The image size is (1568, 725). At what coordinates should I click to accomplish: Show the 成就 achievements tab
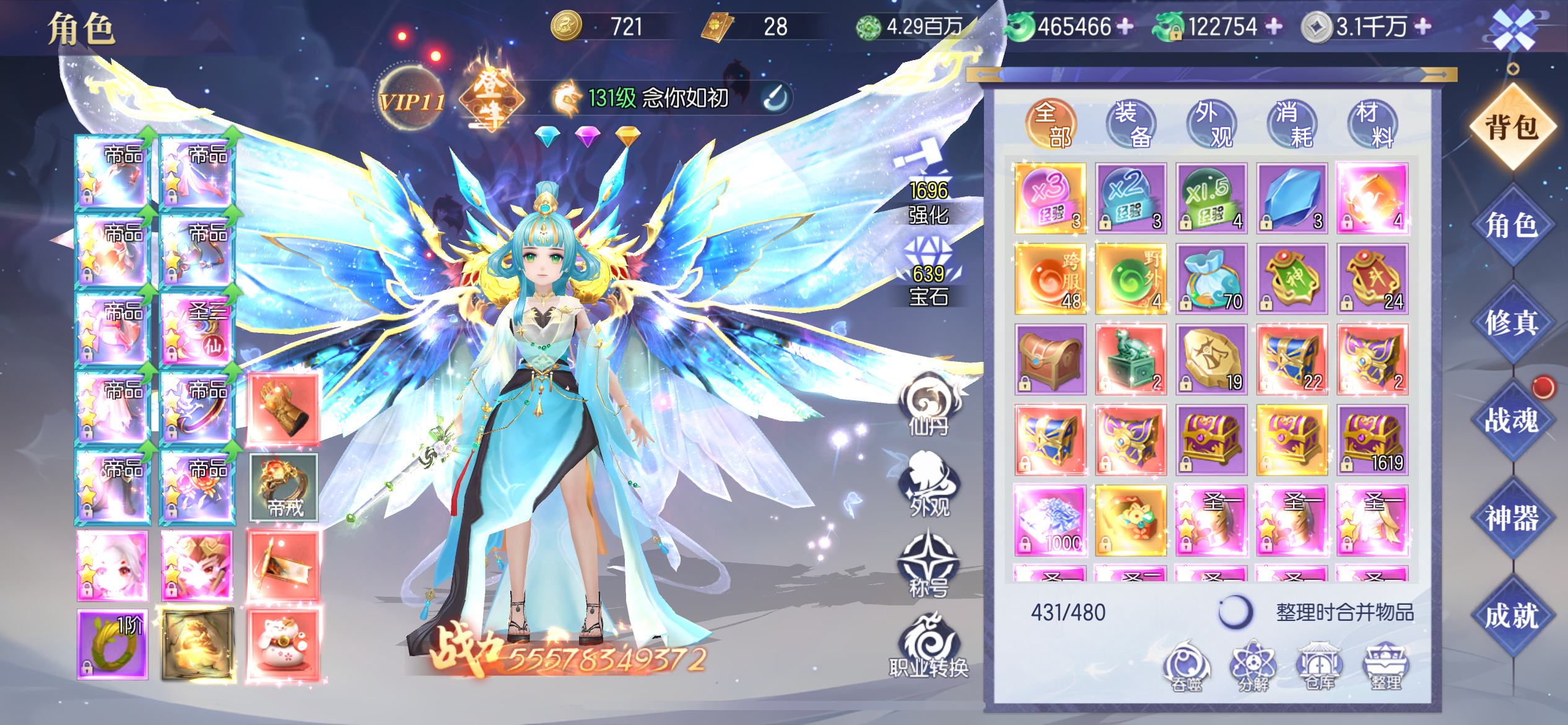1511,616
